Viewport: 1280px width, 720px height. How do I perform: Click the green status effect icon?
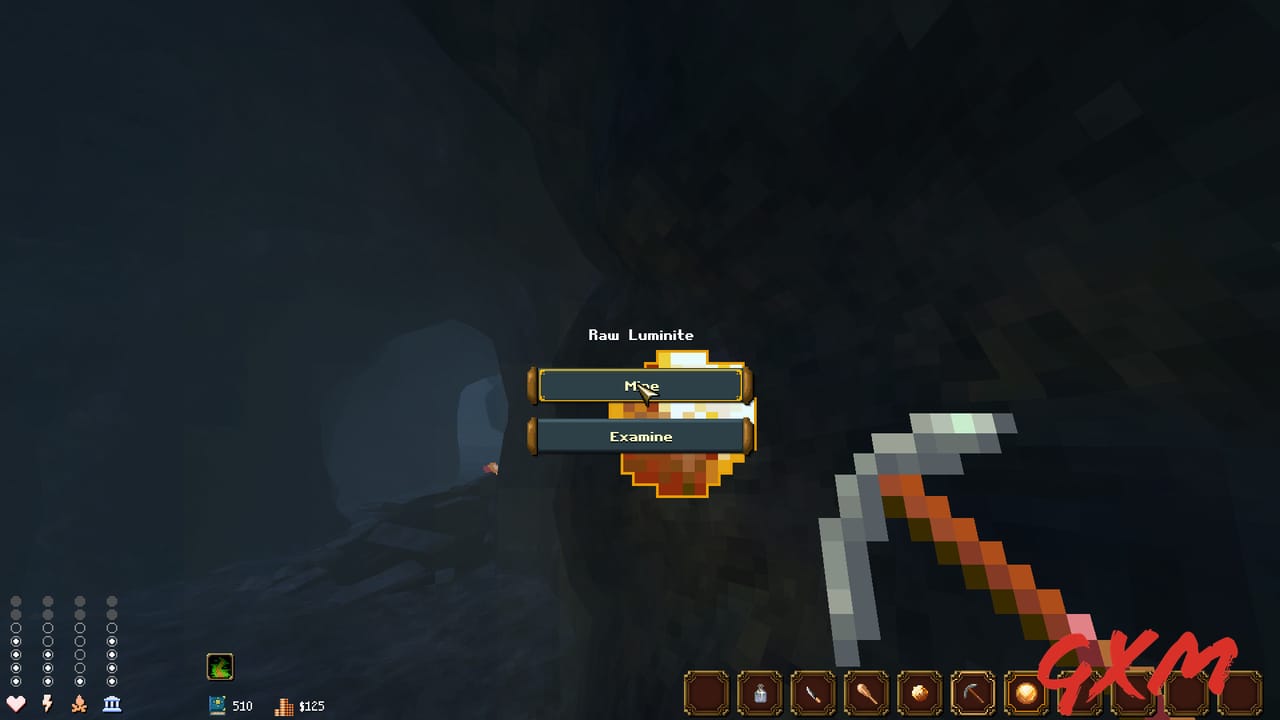(x=220, y=666)
